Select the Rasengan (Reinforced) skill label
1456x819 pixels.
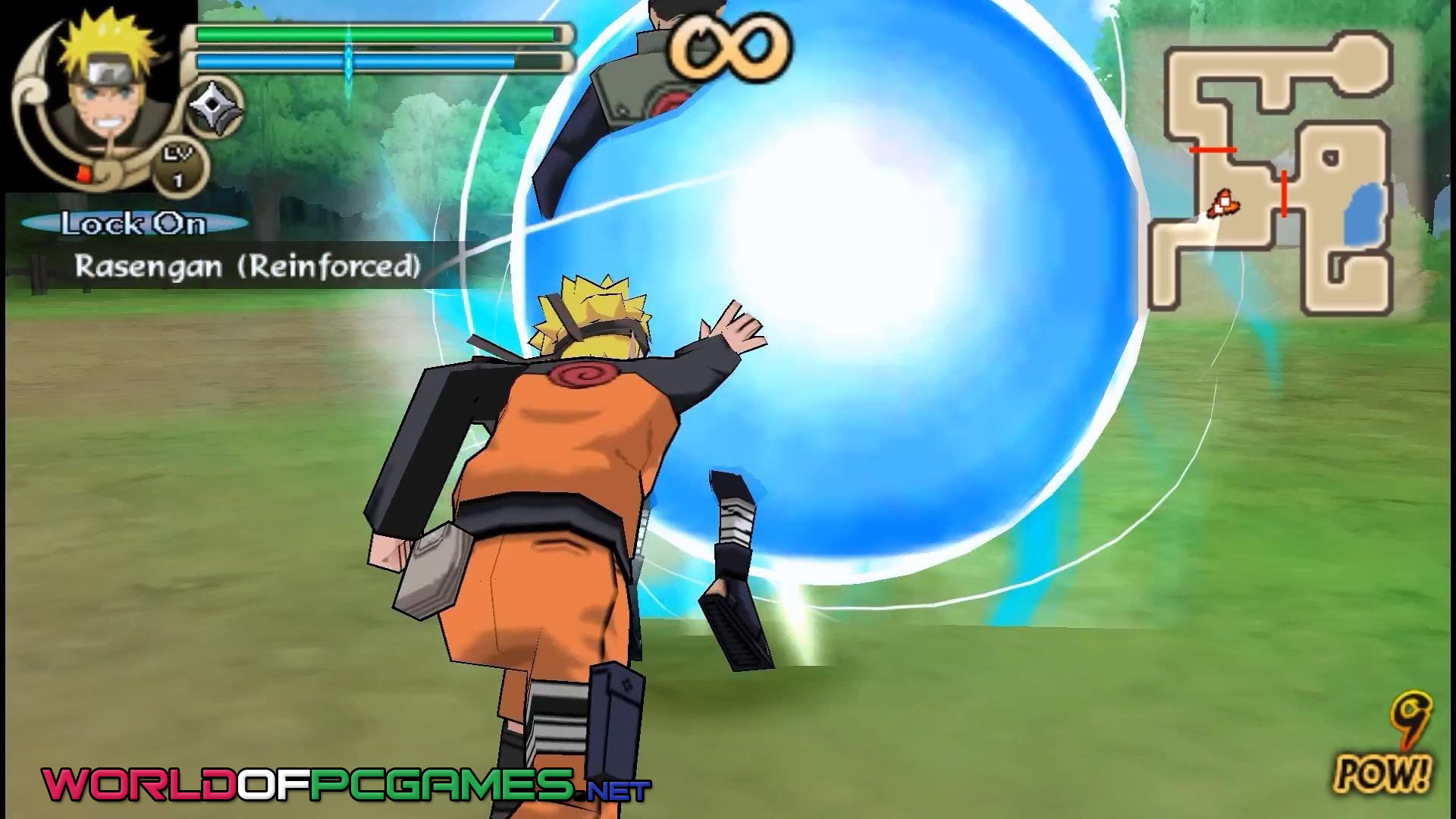[247, 266]
